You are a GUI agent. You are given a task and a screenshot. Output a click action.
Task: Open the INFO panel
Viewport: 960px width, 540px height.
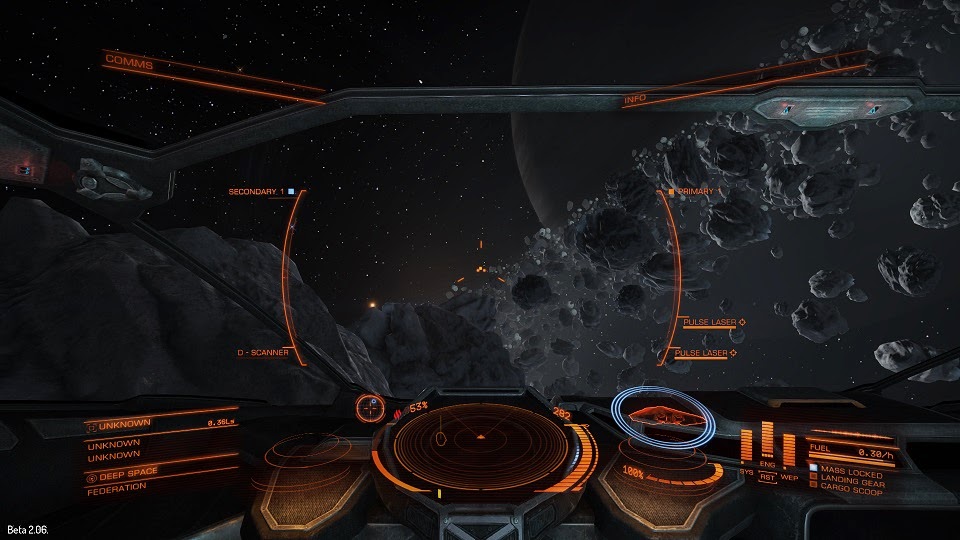point(635,100)
